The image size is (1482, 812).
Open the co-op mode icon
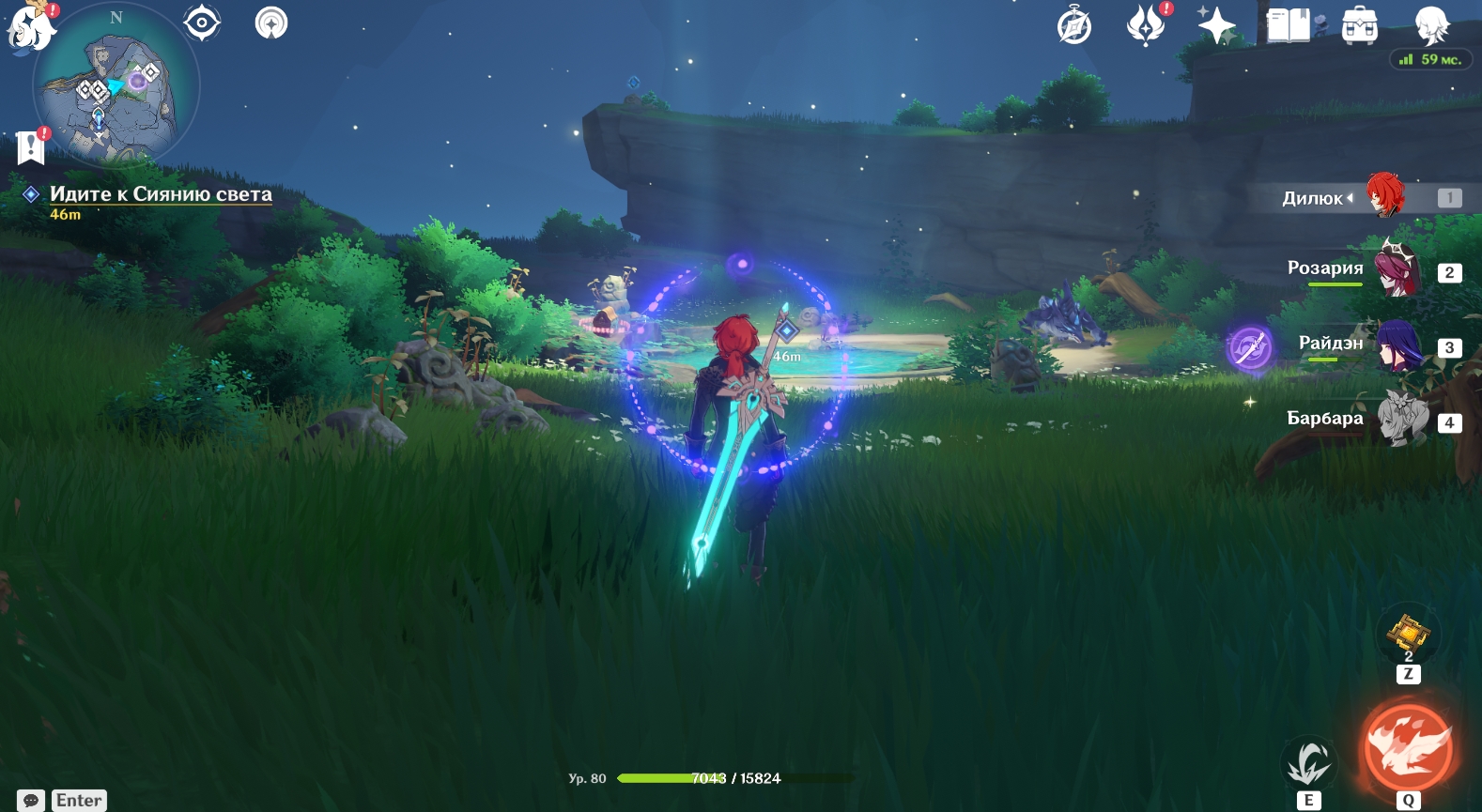(271, 23)
